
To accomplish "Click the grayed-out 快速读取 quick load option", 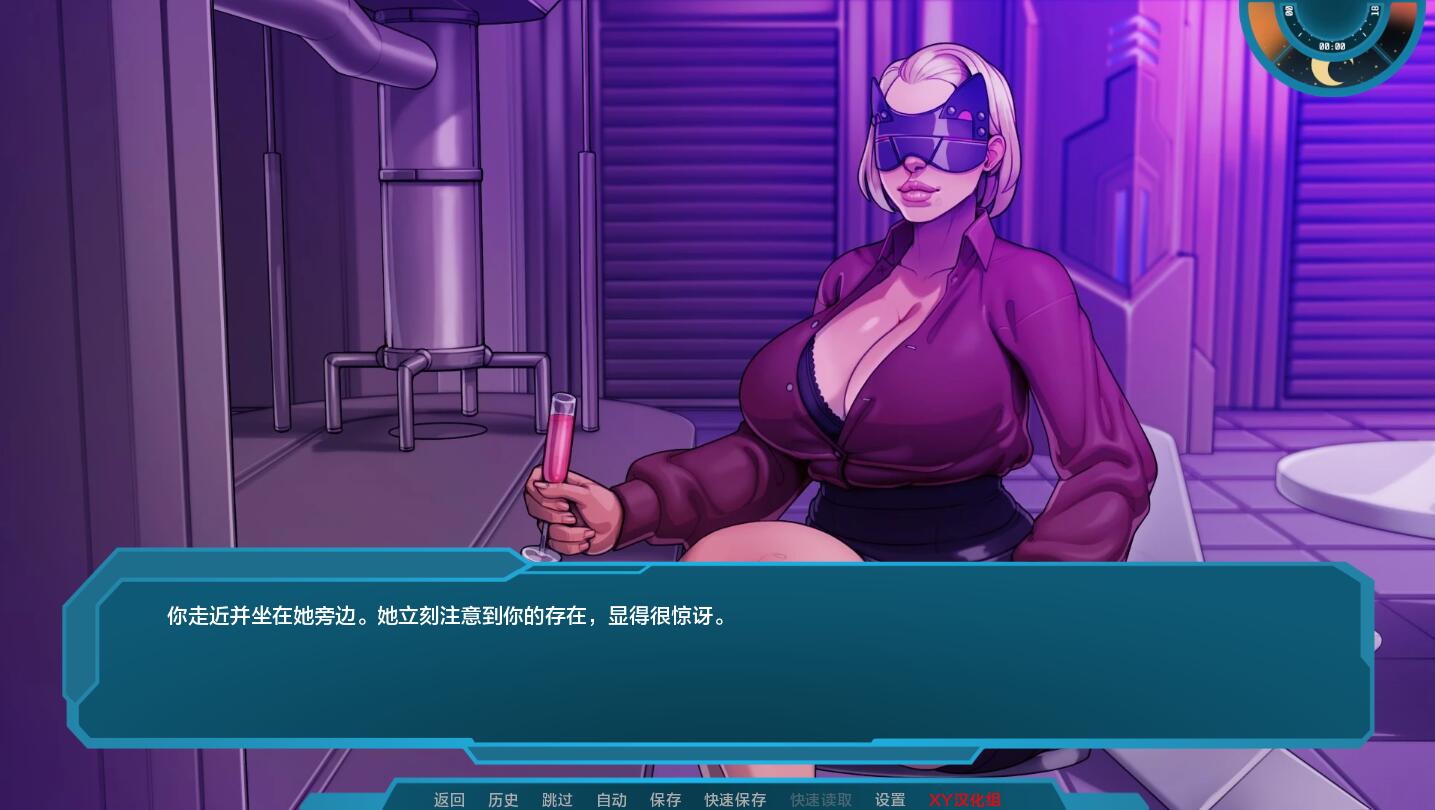I will (820, 800).
